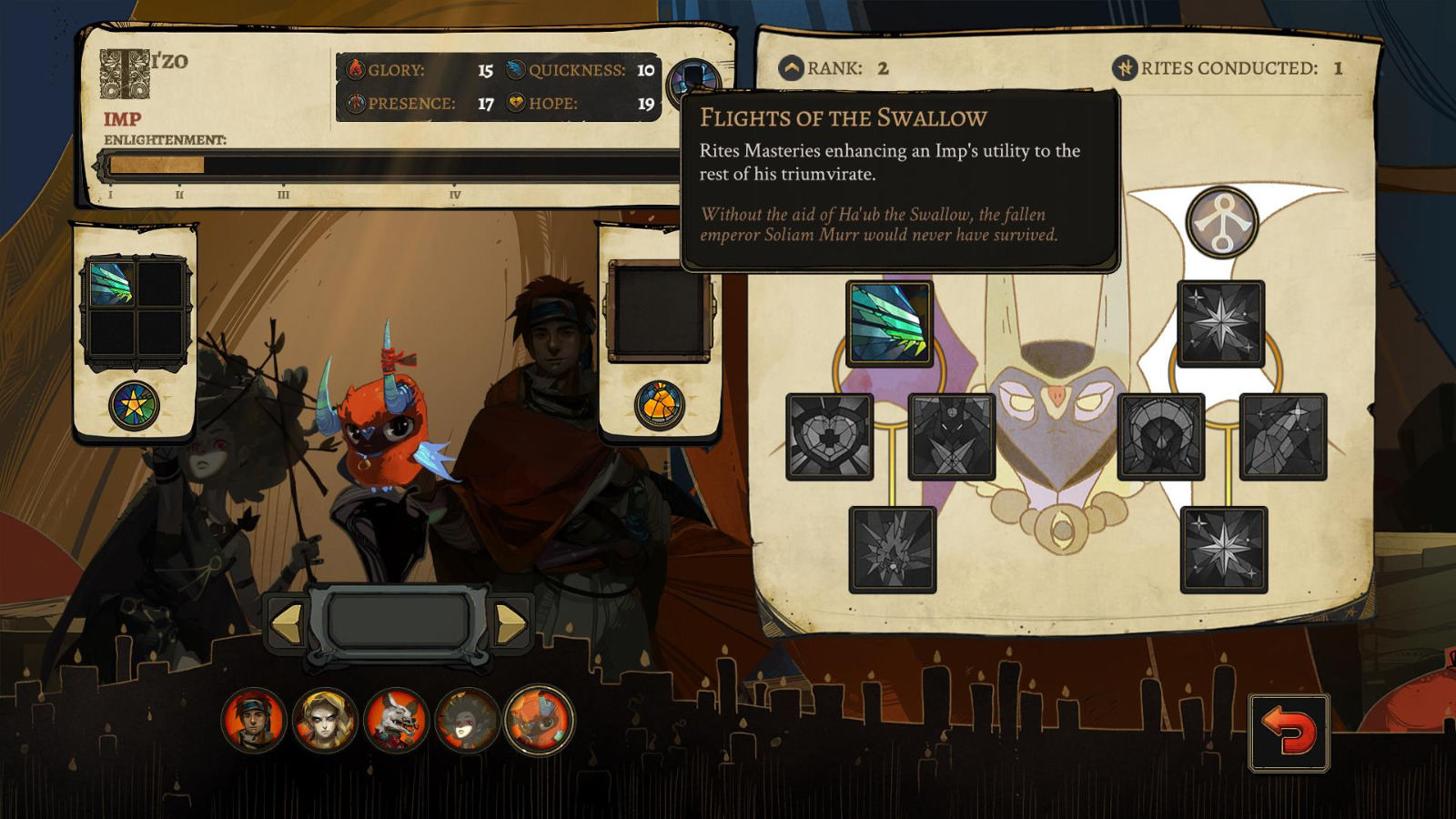The width and height of the screenshot is (1456, 819).
Task: Click the top-right star mastery node
Action: [1219, 323]
